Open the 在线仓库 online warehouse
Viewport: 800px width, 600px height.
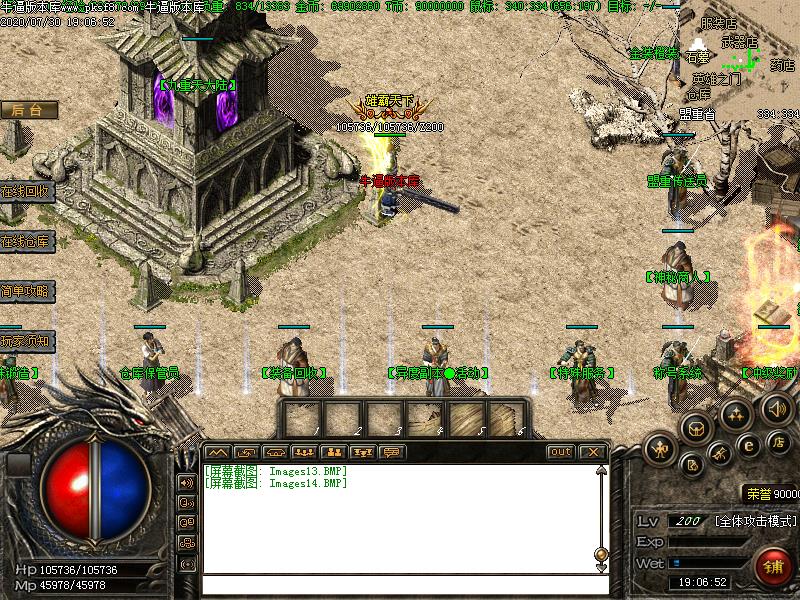point(25,240)
